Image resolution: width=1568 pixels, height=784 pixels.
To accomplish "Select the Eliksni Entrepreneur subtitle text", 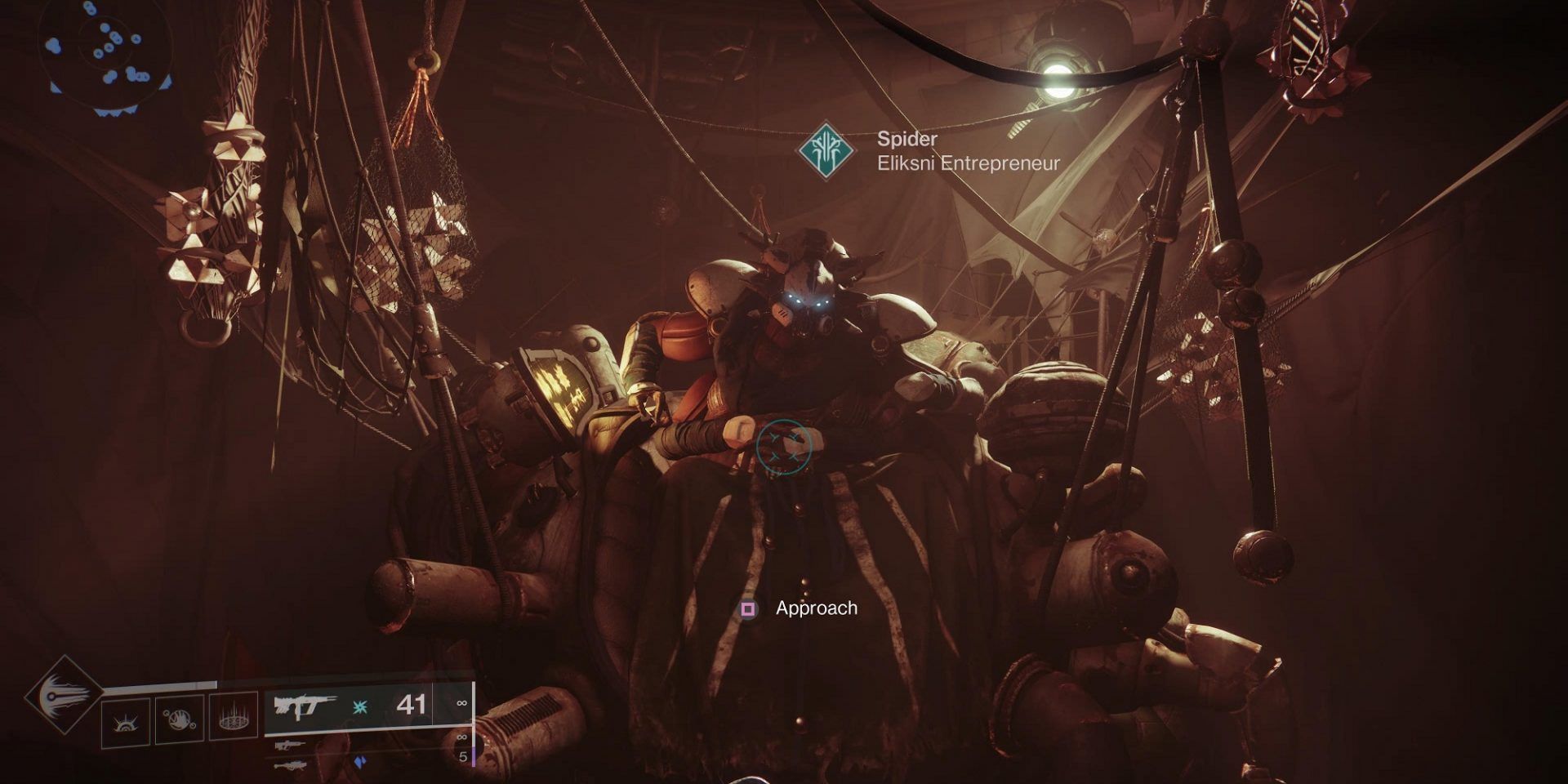I will point(968,163).
